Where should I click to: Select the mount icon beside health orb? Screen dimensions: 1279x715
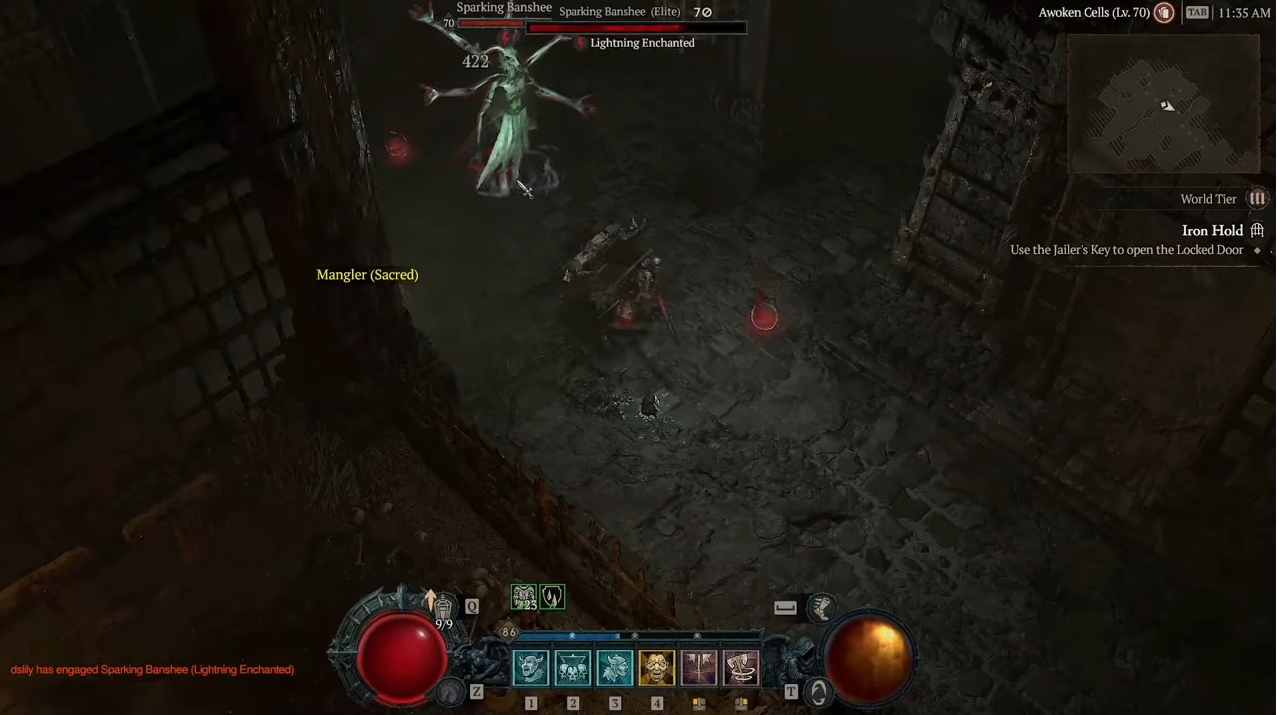coord(451,691)
